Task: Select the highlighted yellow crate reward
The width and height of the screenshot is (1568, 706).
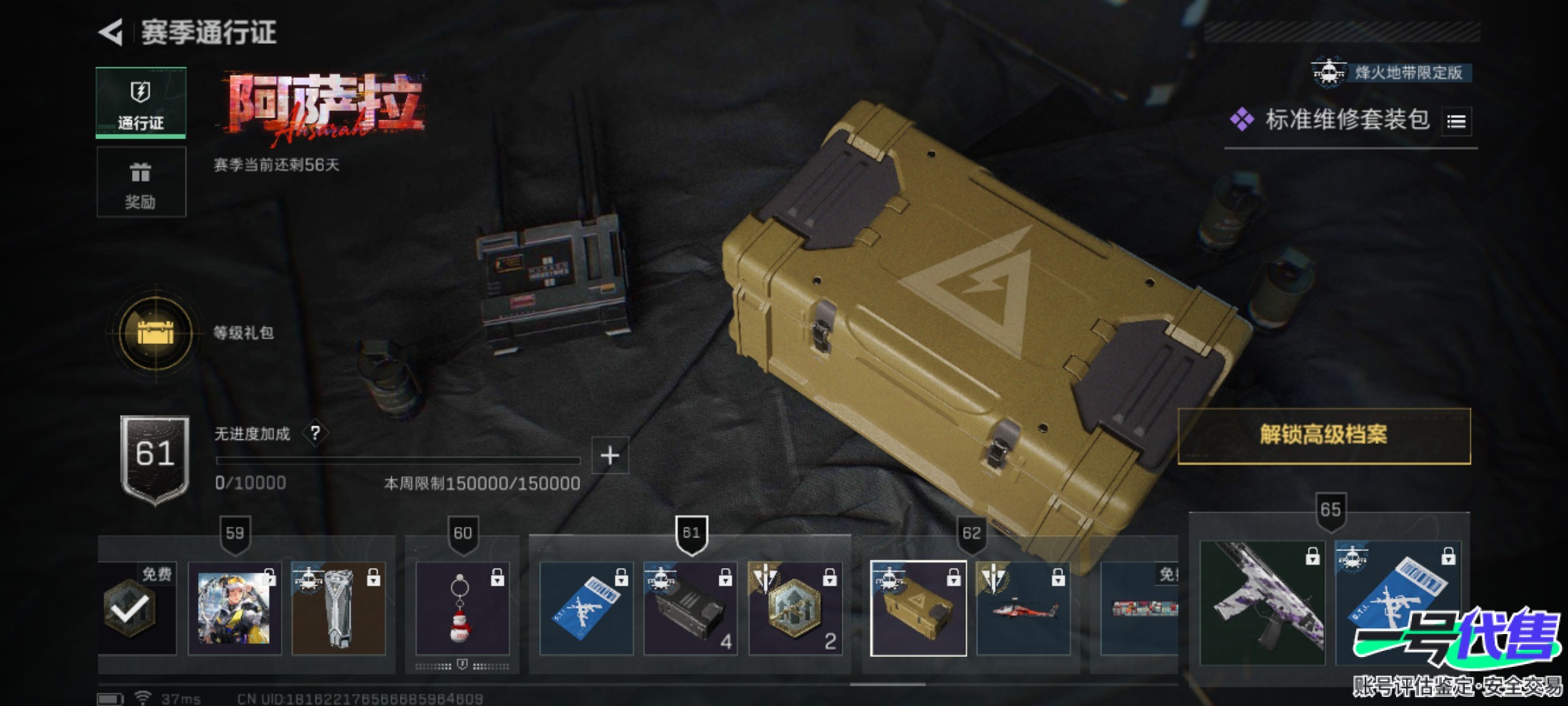Action: pyautogui.click(x=918, y=609)
